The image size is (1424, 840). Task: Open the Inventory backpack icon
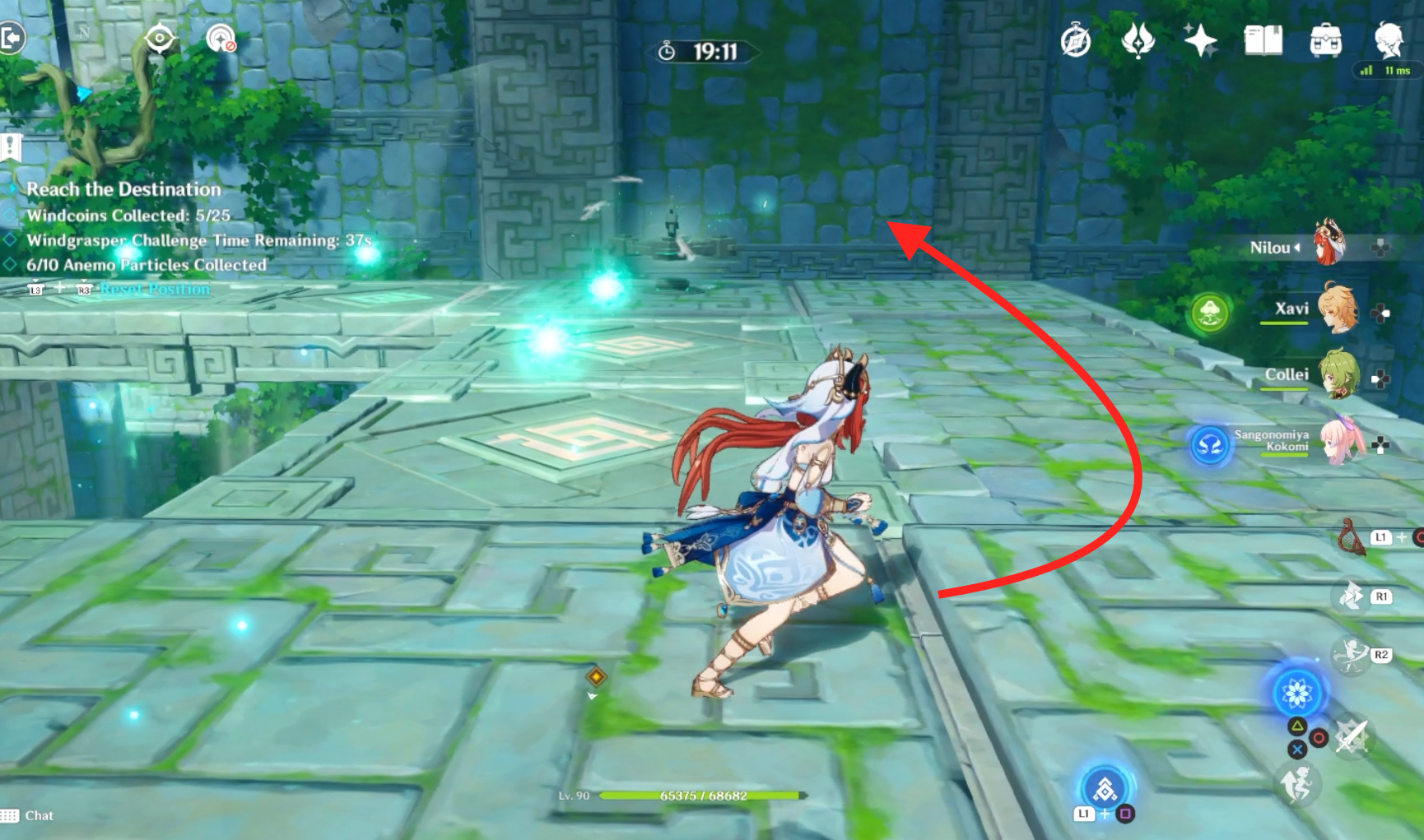tap(1326, 41)
